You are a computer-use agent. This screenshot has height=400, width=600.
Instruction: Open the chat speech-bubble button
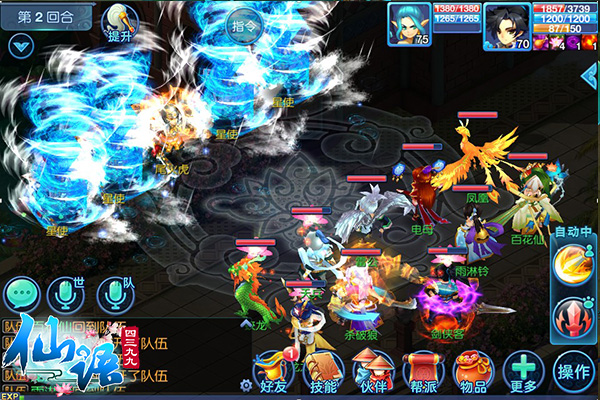pyautogui.click(x=21, y=293)
